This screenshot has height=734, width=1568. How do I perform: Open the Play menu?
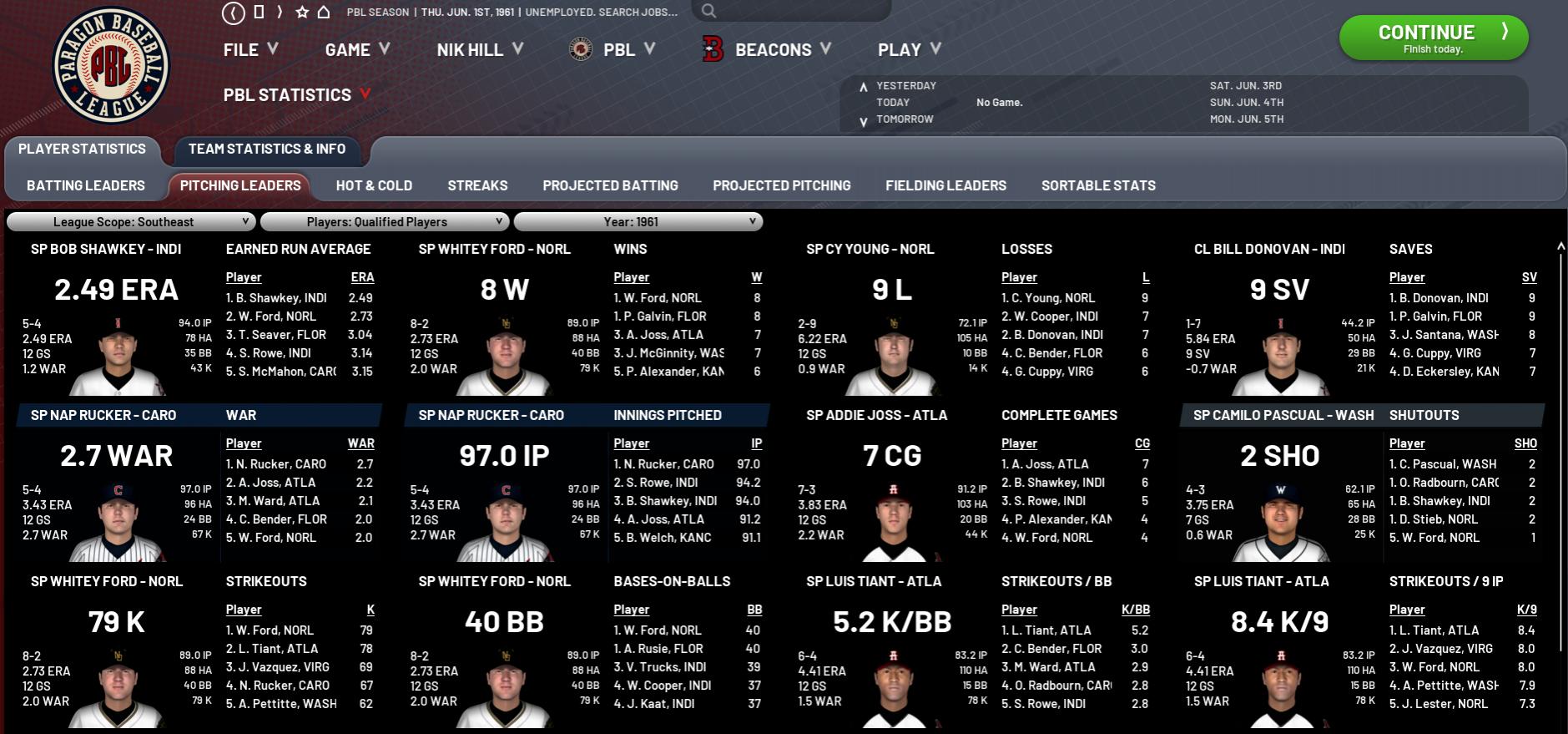click(x=909, y=50)
